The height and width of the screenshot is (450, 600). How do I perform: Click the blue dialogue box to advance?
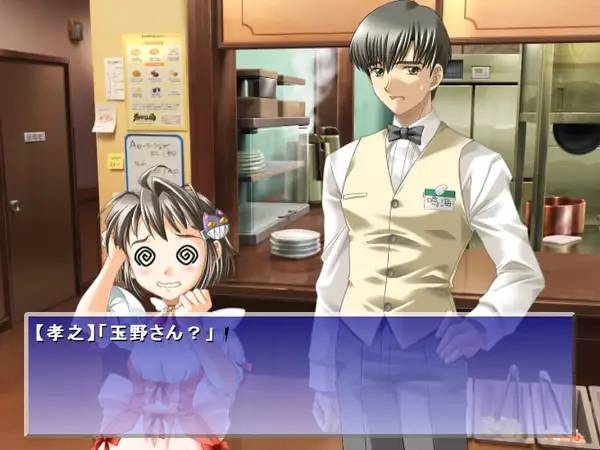click(x=299, y=375)
